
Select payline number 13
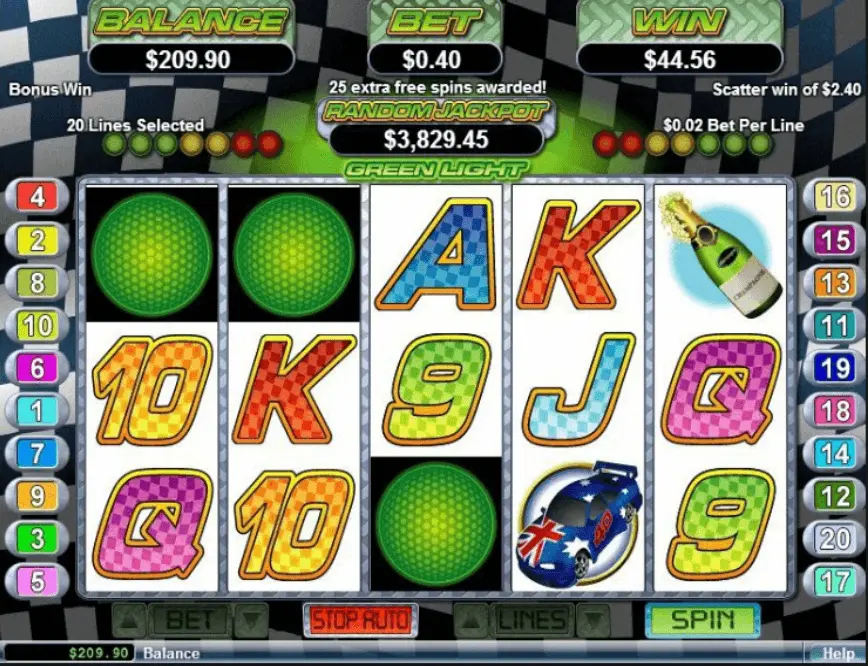[x=834, y=282]
